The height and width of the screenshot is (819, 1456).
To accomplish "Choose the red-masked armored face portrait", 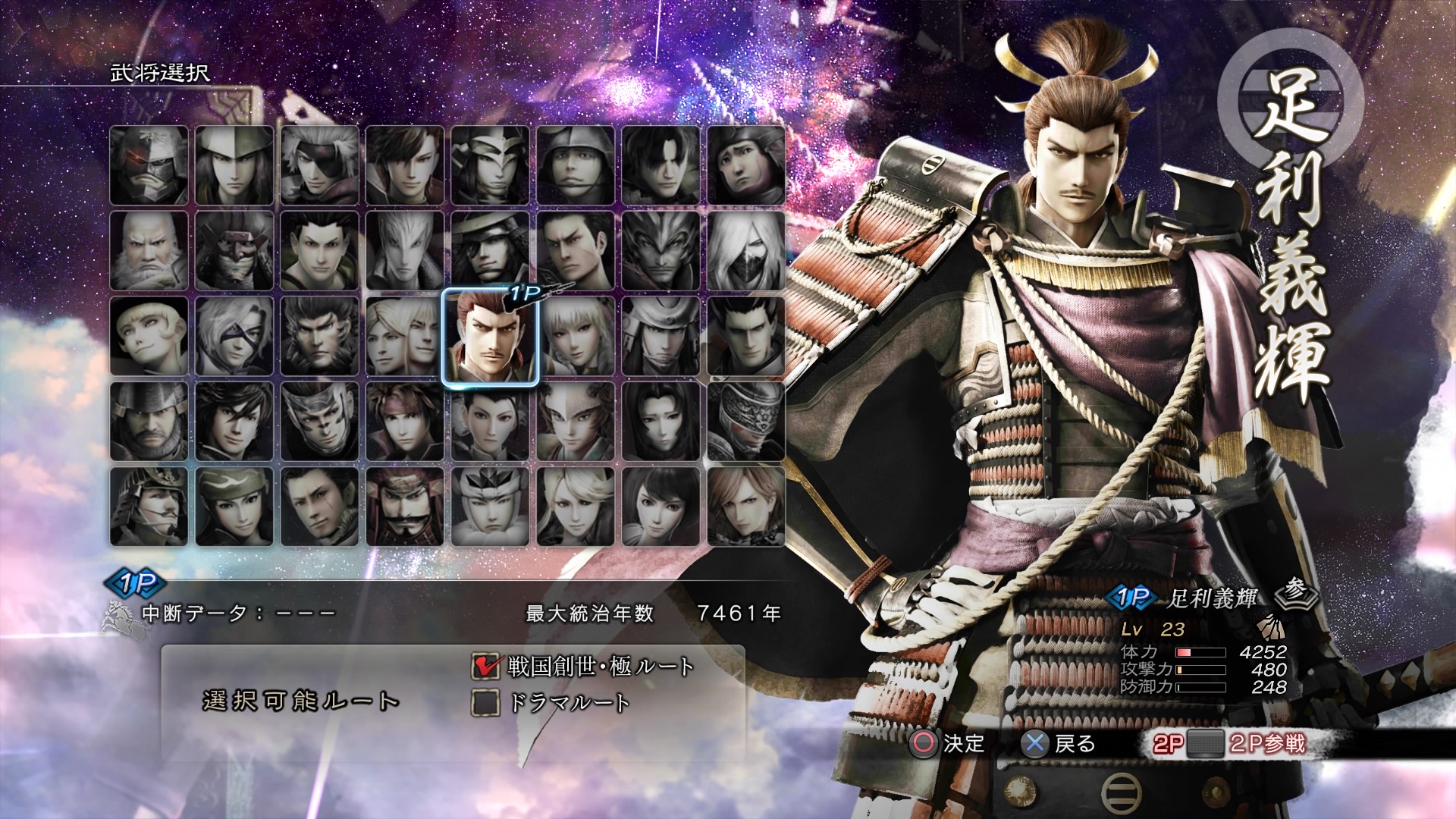I will [x=234, y=251].
